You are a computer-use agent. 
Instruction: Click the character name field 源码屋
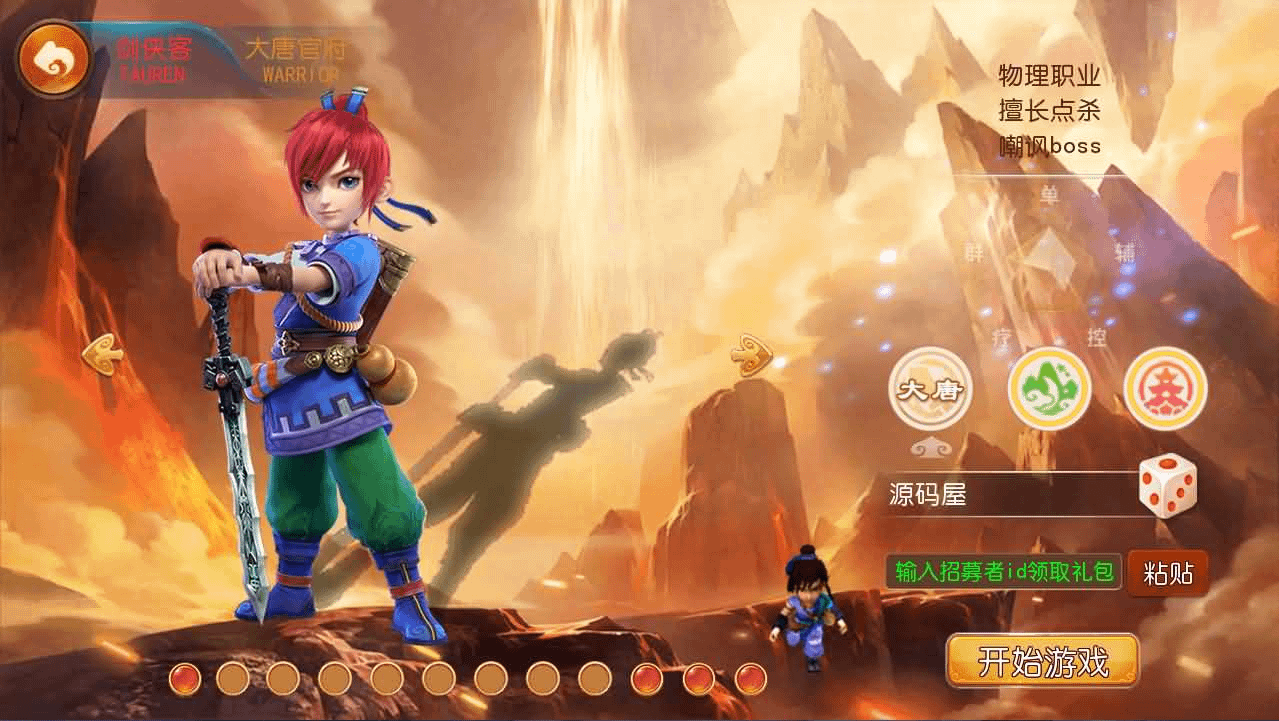click(1005, 494)
